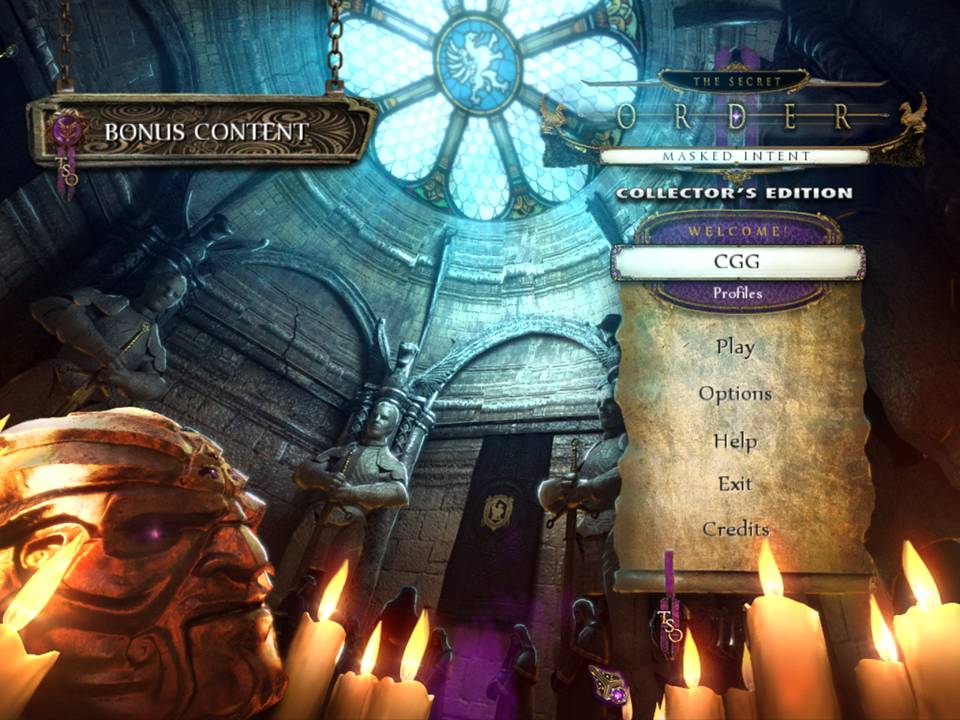Image resolution: width=960 pixels, height=720 pixels.
Task: Open the Profiles selector
Action: pos(738,294)
